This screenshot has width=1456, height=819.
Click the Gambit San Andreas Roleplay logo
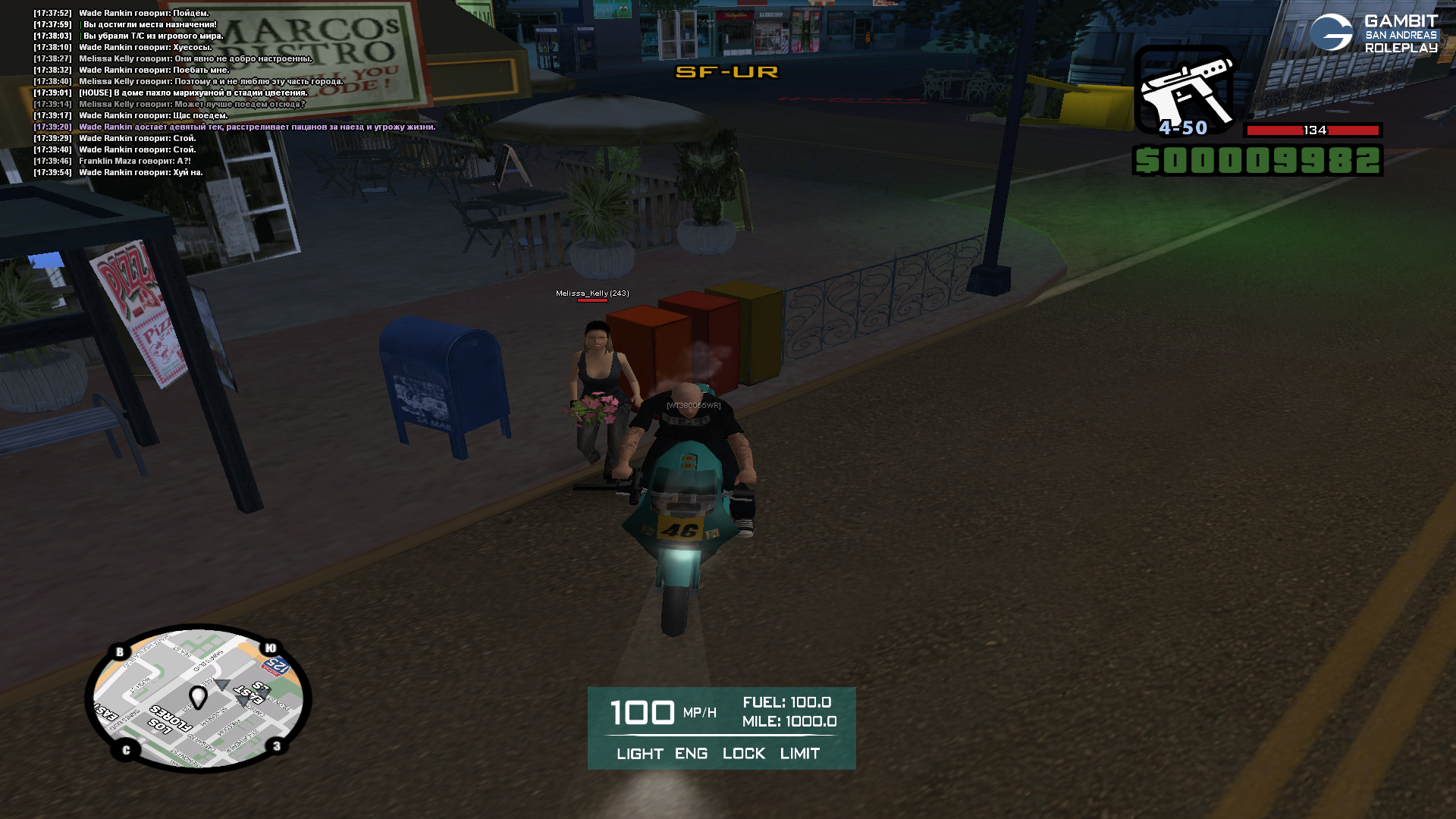(x=1373, y=33)
